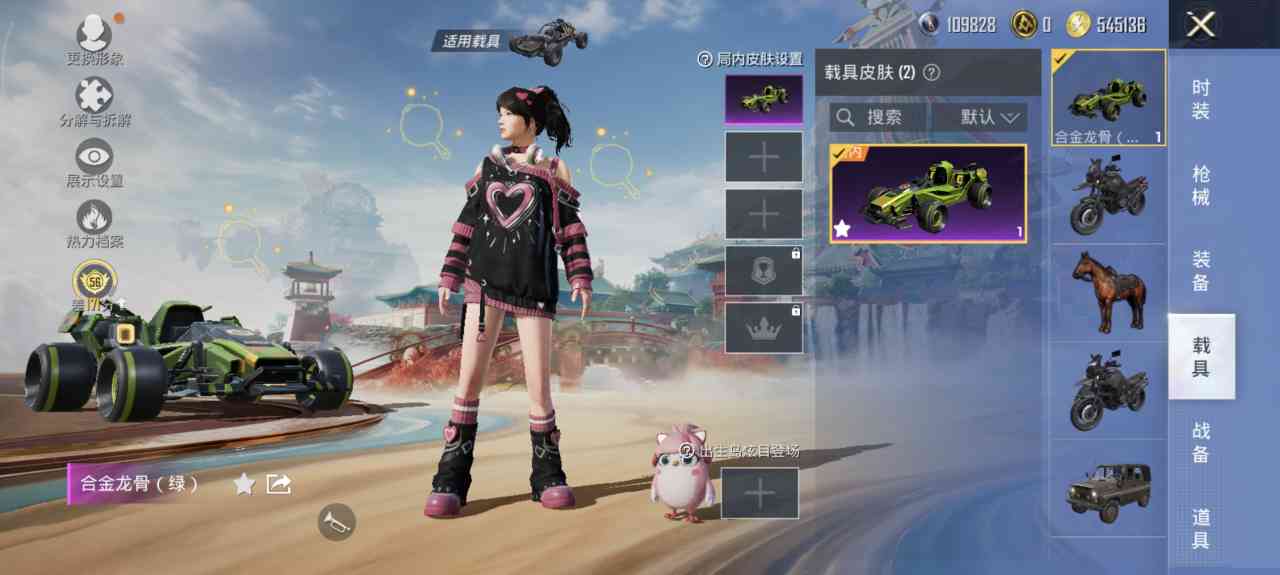The height and width of the screenshot is (575, 1280).
Task: Open the 道具 tab
Action: pos(1201,528)
